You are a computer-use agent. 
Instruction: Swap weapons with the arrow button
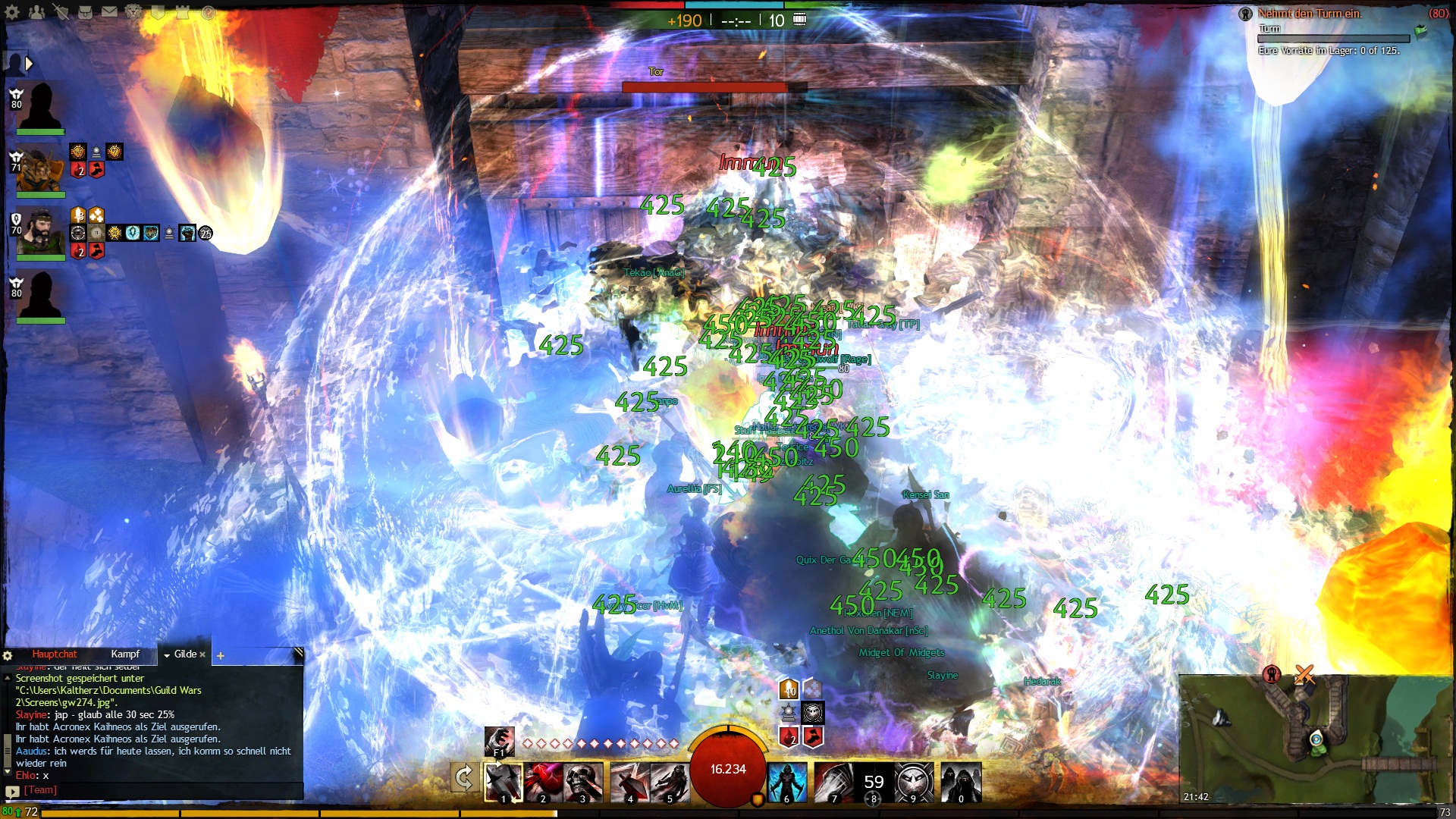(x=464, y=779)
